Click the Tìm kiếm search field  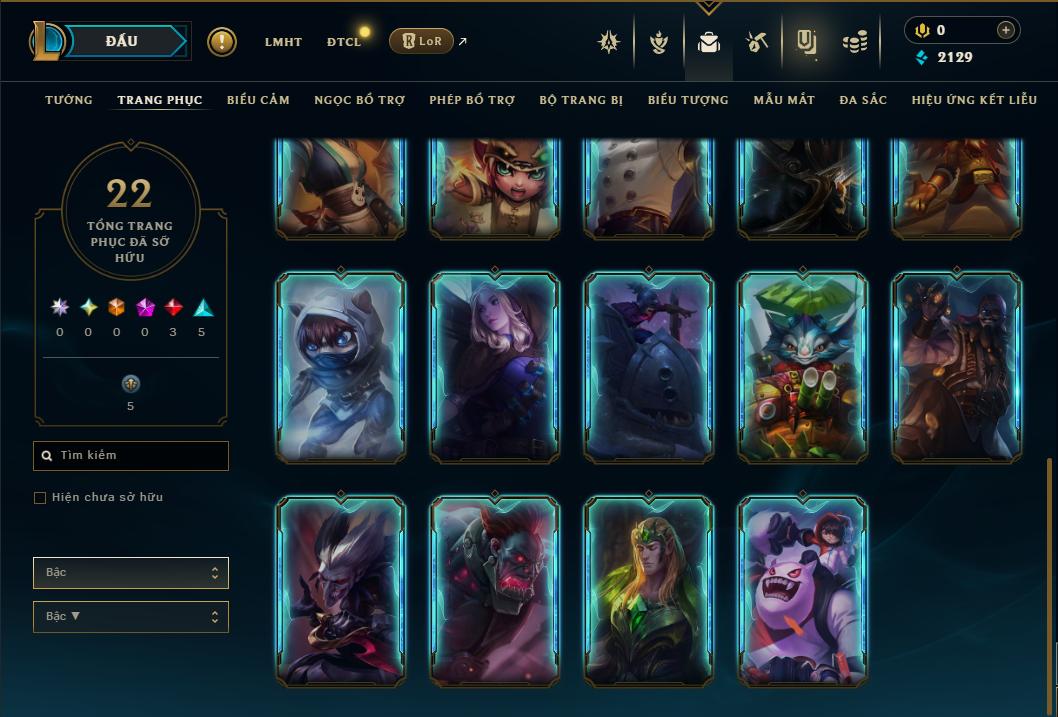coord(131,456)
